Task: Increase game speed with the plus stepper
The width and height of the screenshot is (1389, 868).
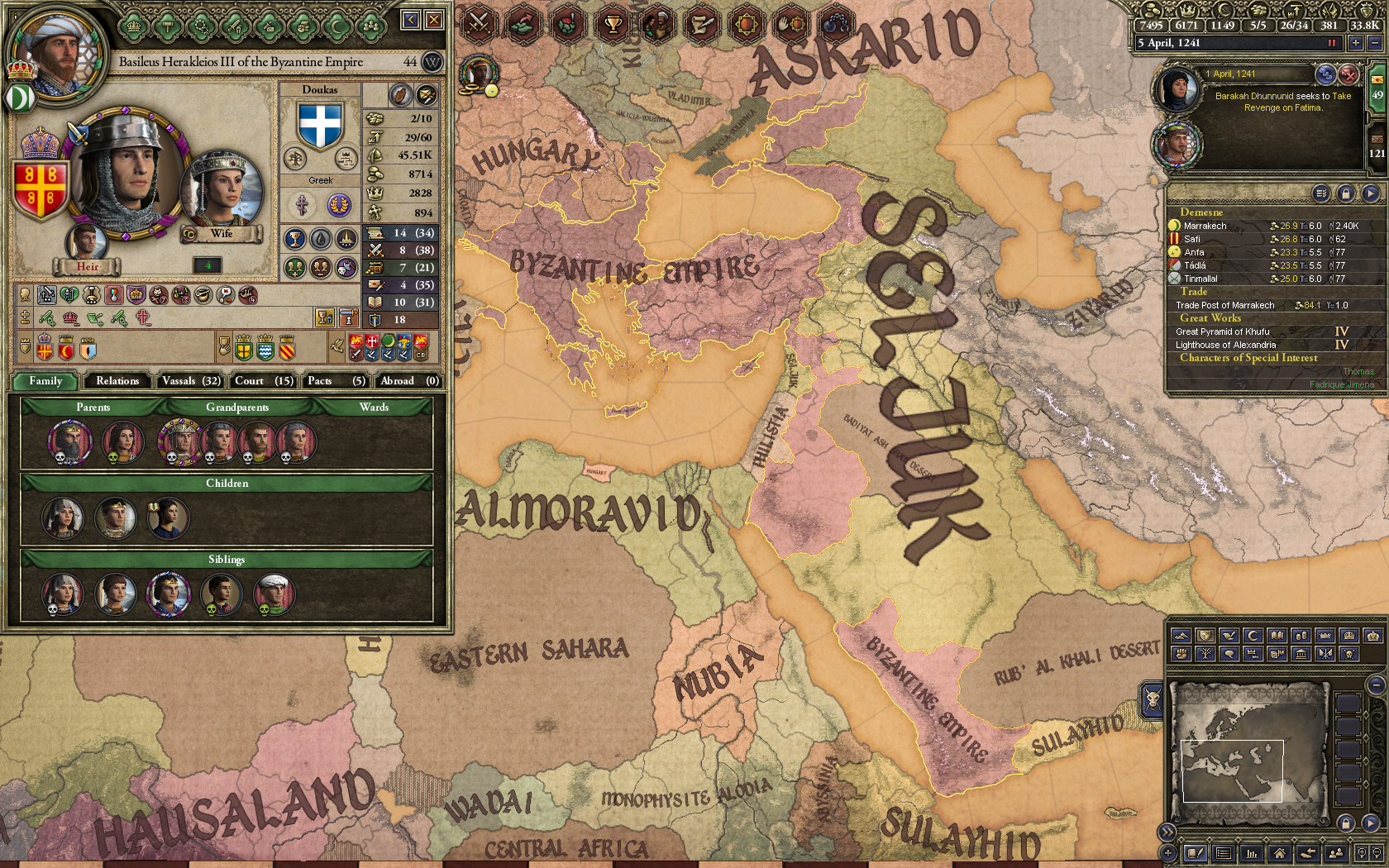Action: click(1356, 42)
